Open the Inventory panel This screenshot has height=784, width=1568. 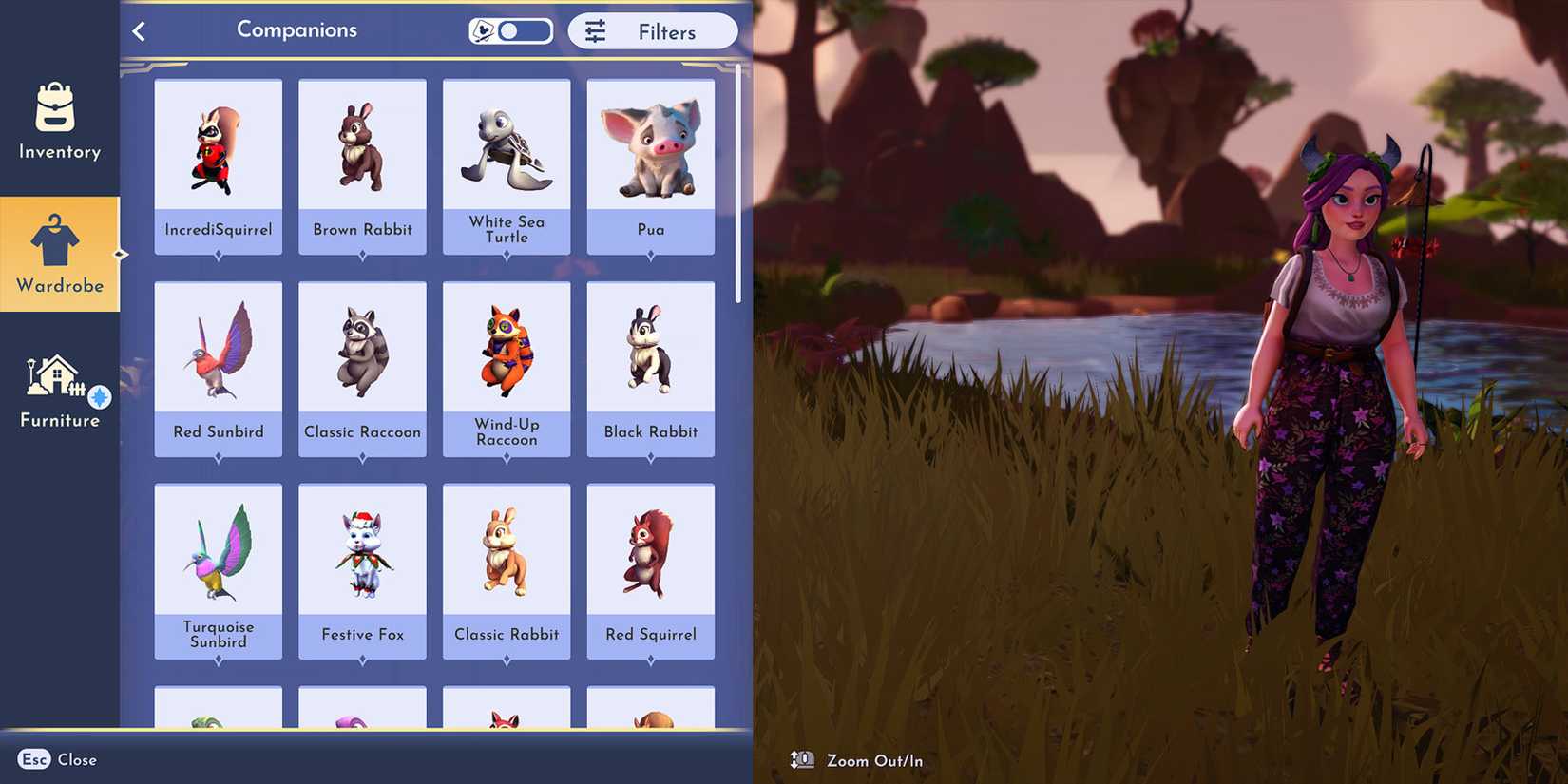point(59,124)
